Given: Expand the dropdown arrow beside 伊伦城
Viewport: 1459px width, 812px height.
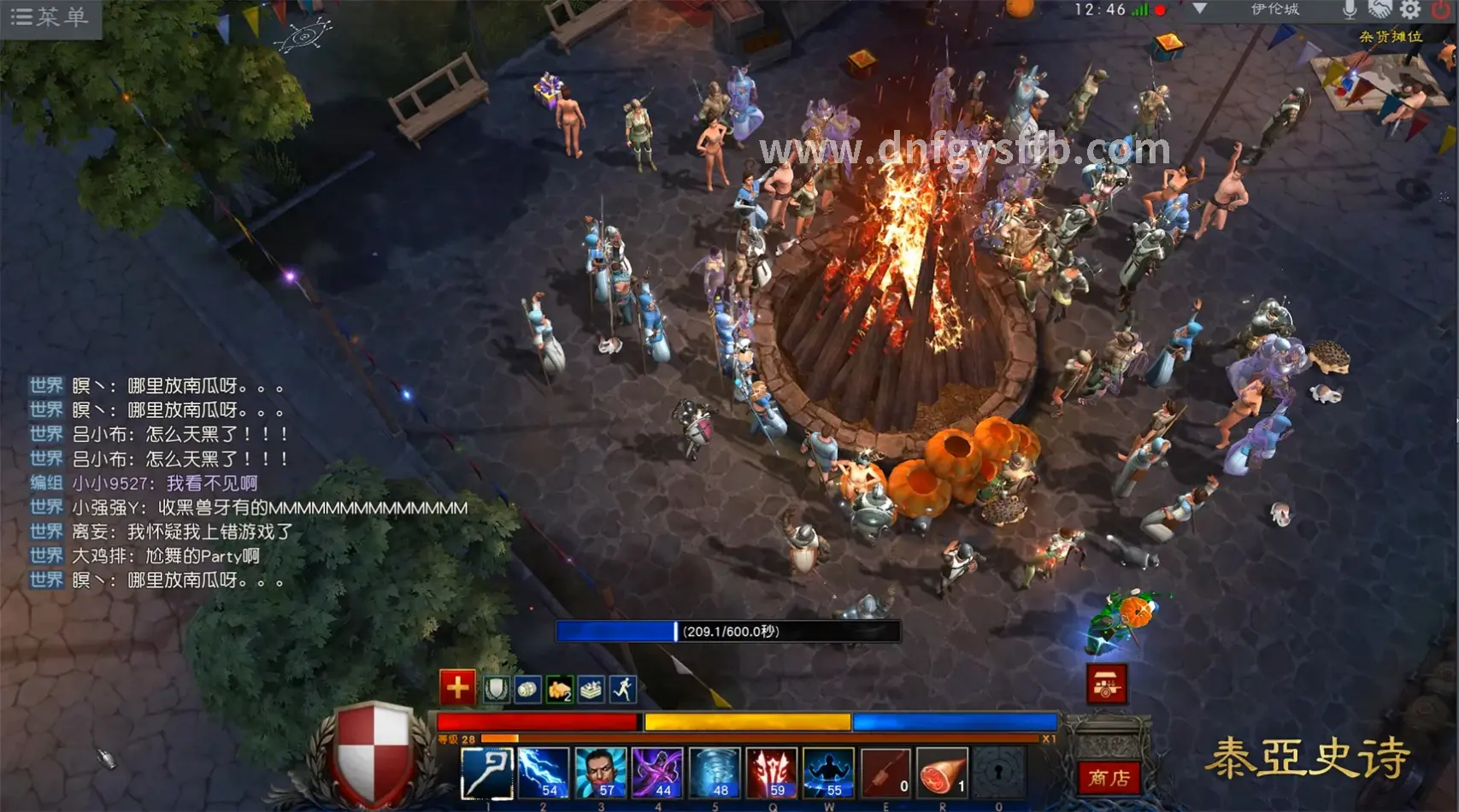Looking at the screenshot, I should (1199, 9).
